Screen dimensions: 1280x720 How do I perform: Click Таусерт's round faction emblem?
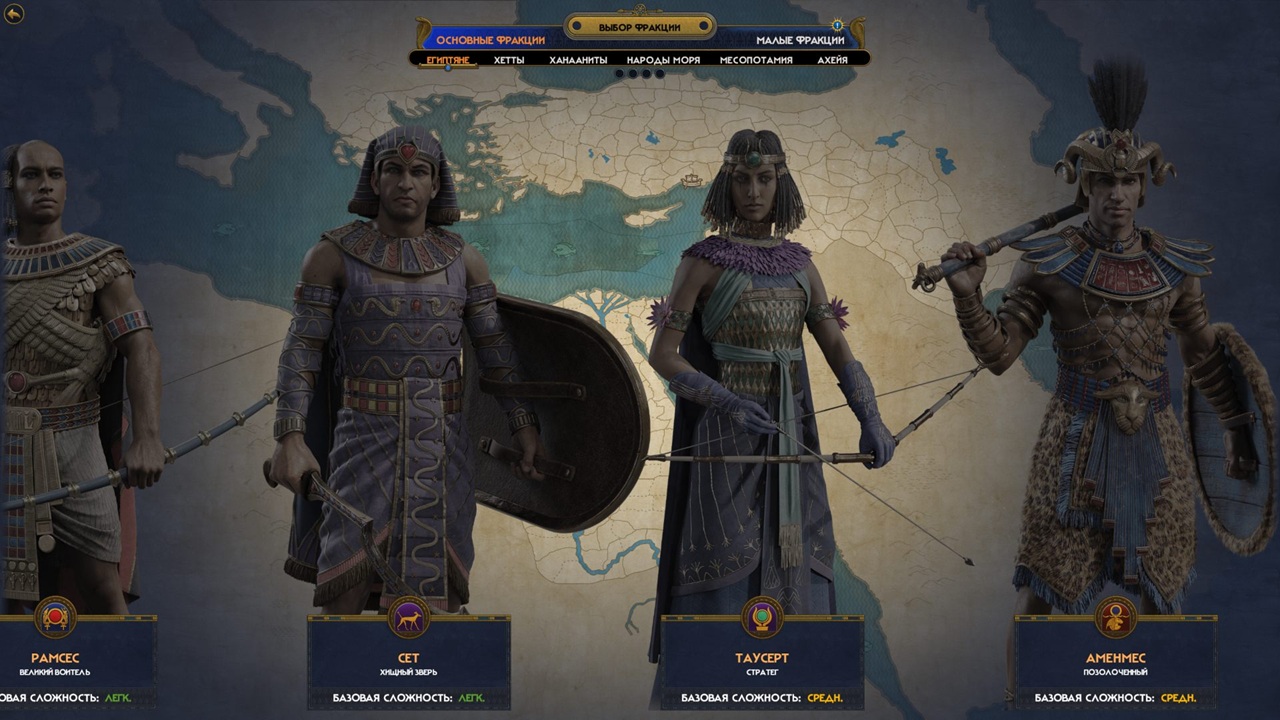(762, 617)
